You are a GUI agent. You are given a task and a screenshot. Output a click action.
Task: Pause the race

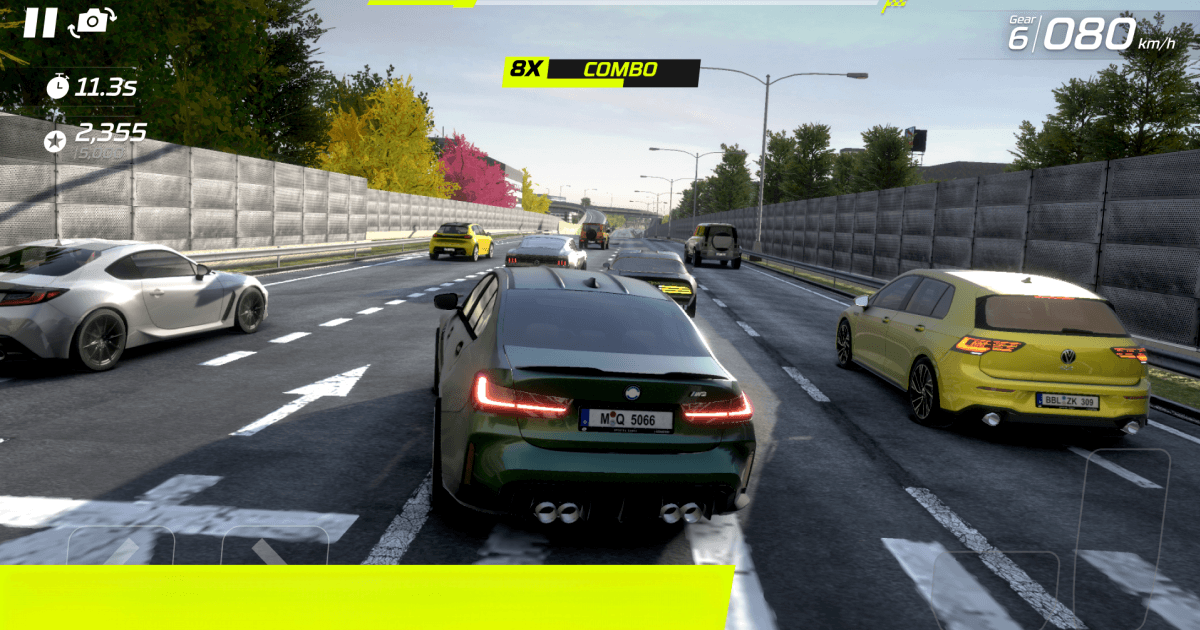pyautogui.click(x=40, y=22)
